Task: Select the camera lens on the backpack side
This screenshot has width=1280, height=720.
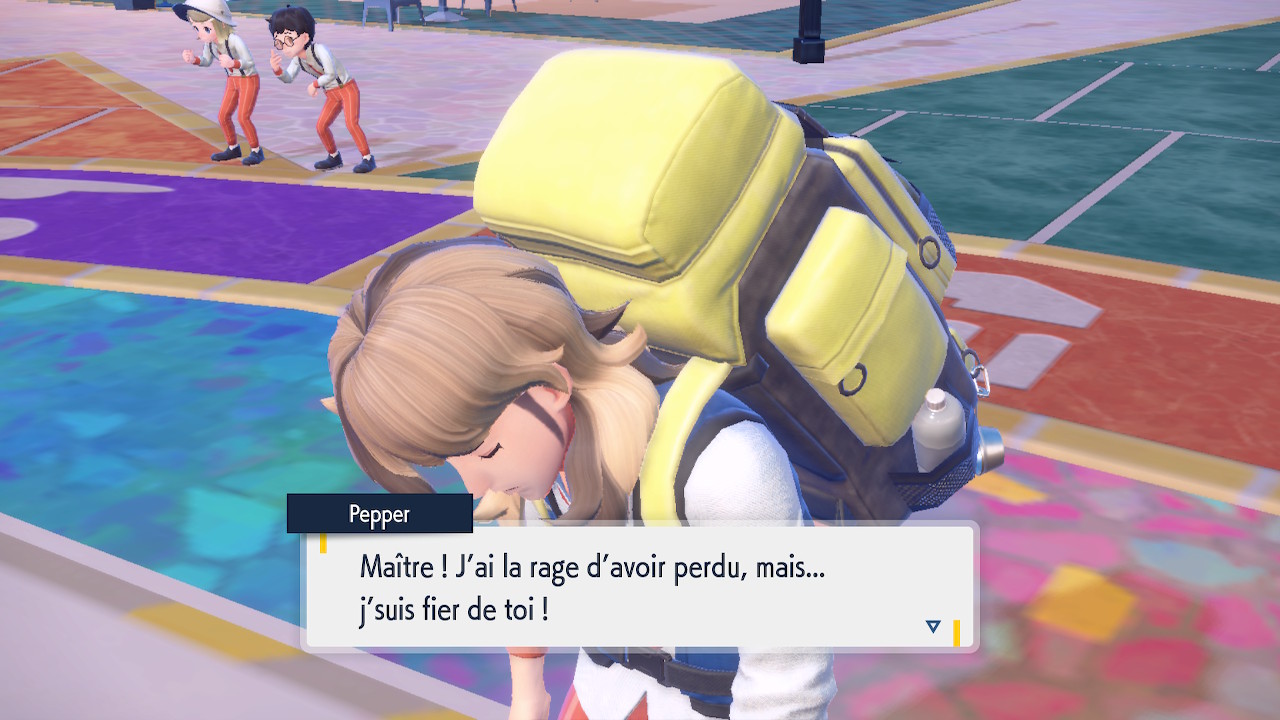Action: pyautogui.click(x=993, y=450)
